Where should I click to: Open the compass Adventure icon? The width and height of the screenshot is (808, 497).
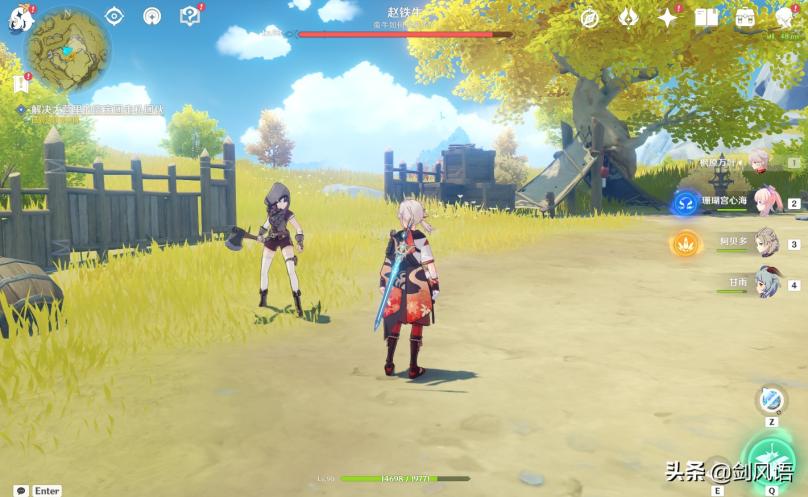point(590,17)
